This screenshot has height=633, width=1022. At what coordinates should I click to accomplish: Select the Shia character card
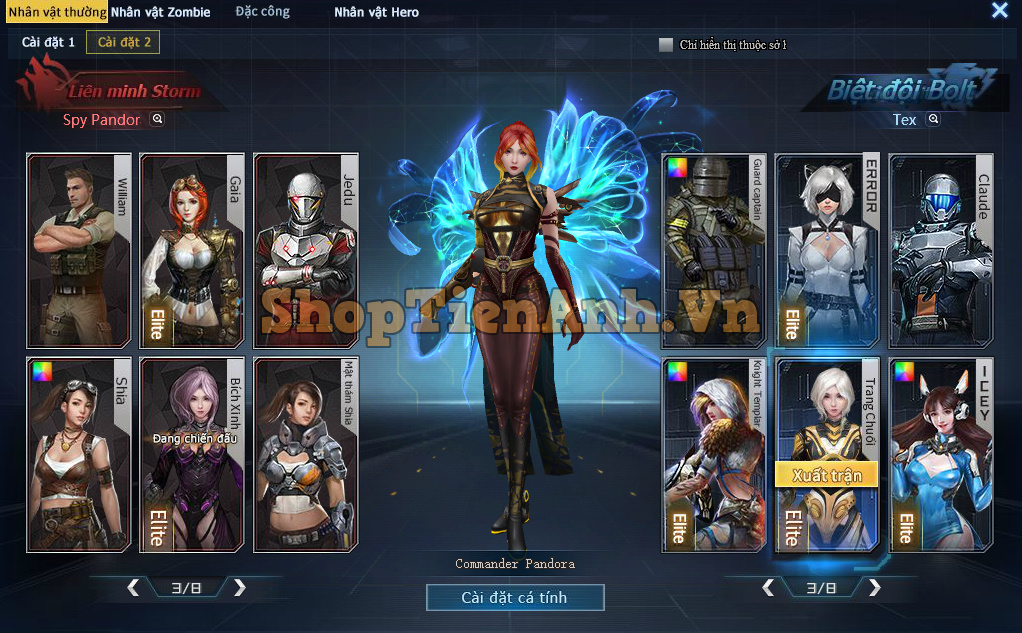coord(79,455)
